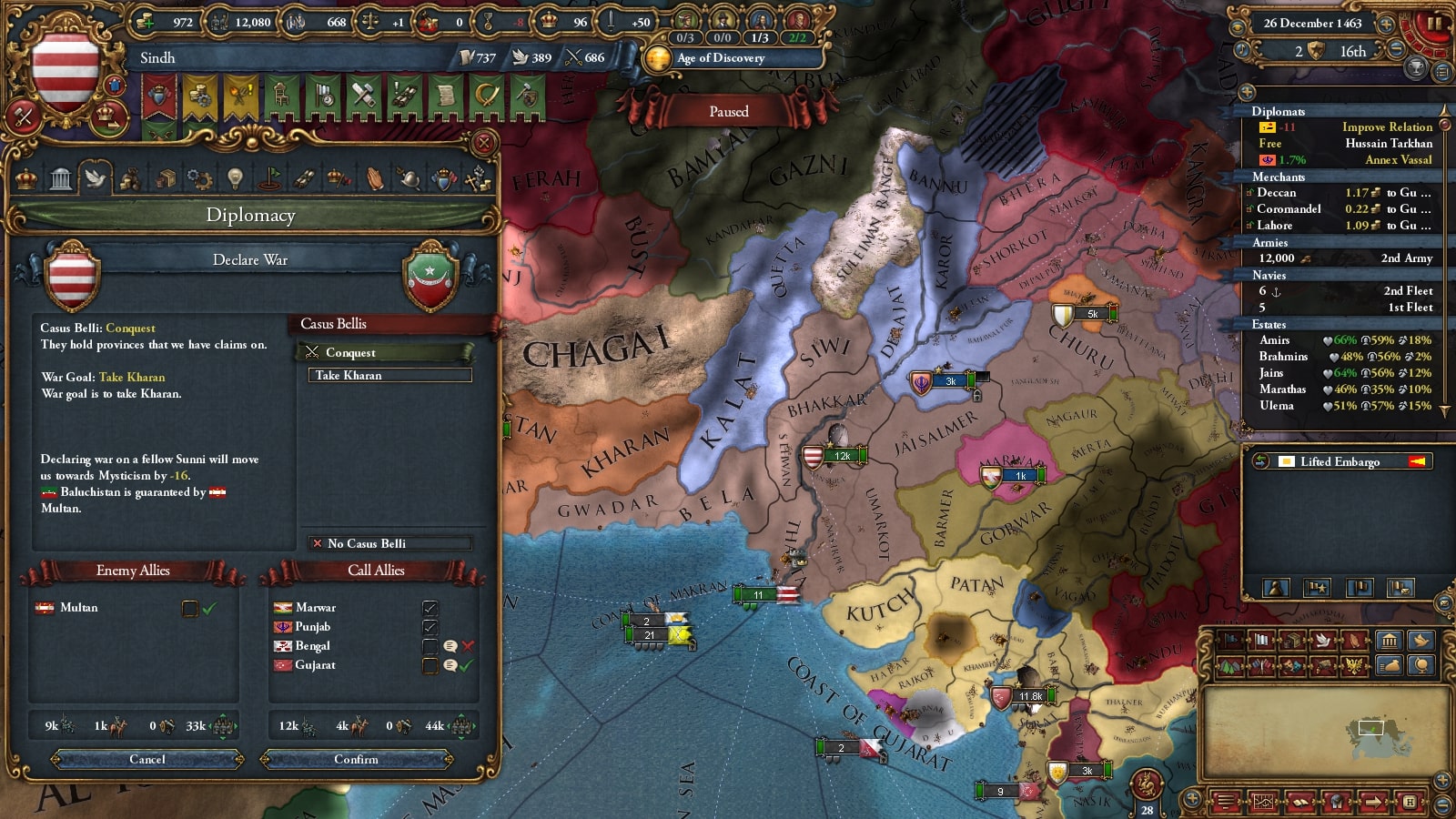
Task: Tick the Gujarat call-ally checkbox
Action: click(x=430, y=665)
